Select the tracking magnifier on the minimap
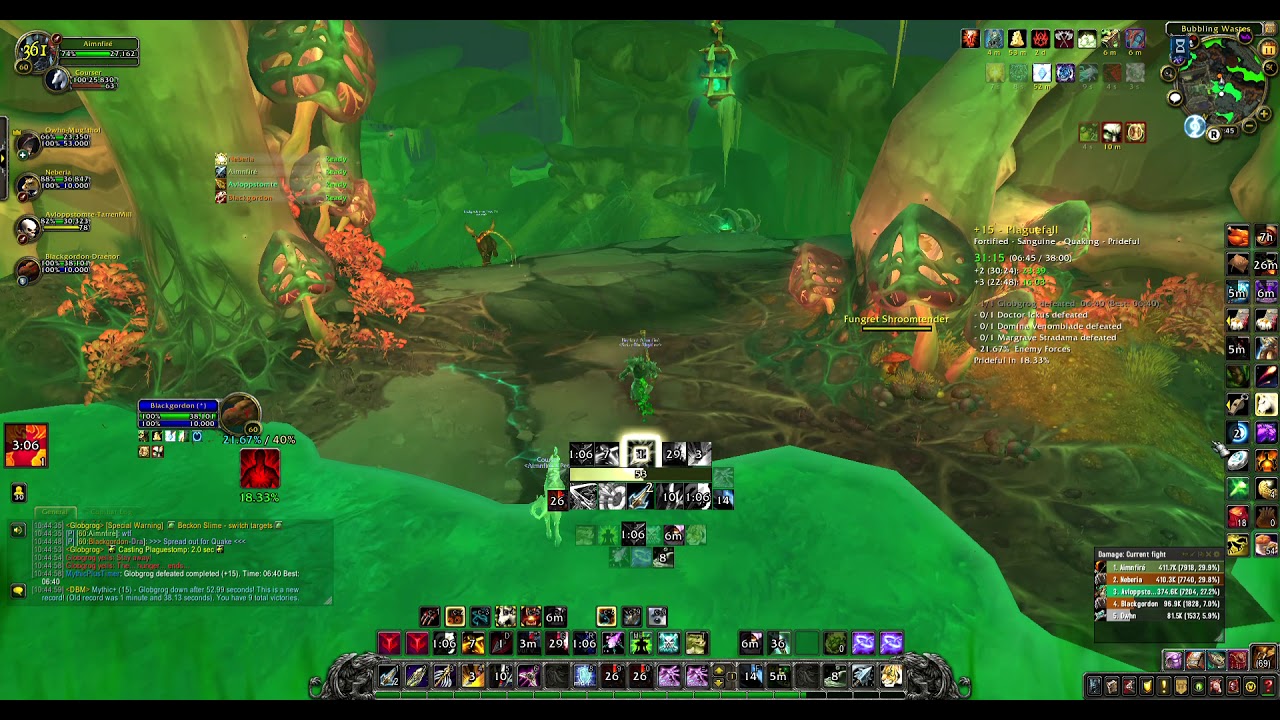This screenshot has height=720, width=1280. [1167, 72]
